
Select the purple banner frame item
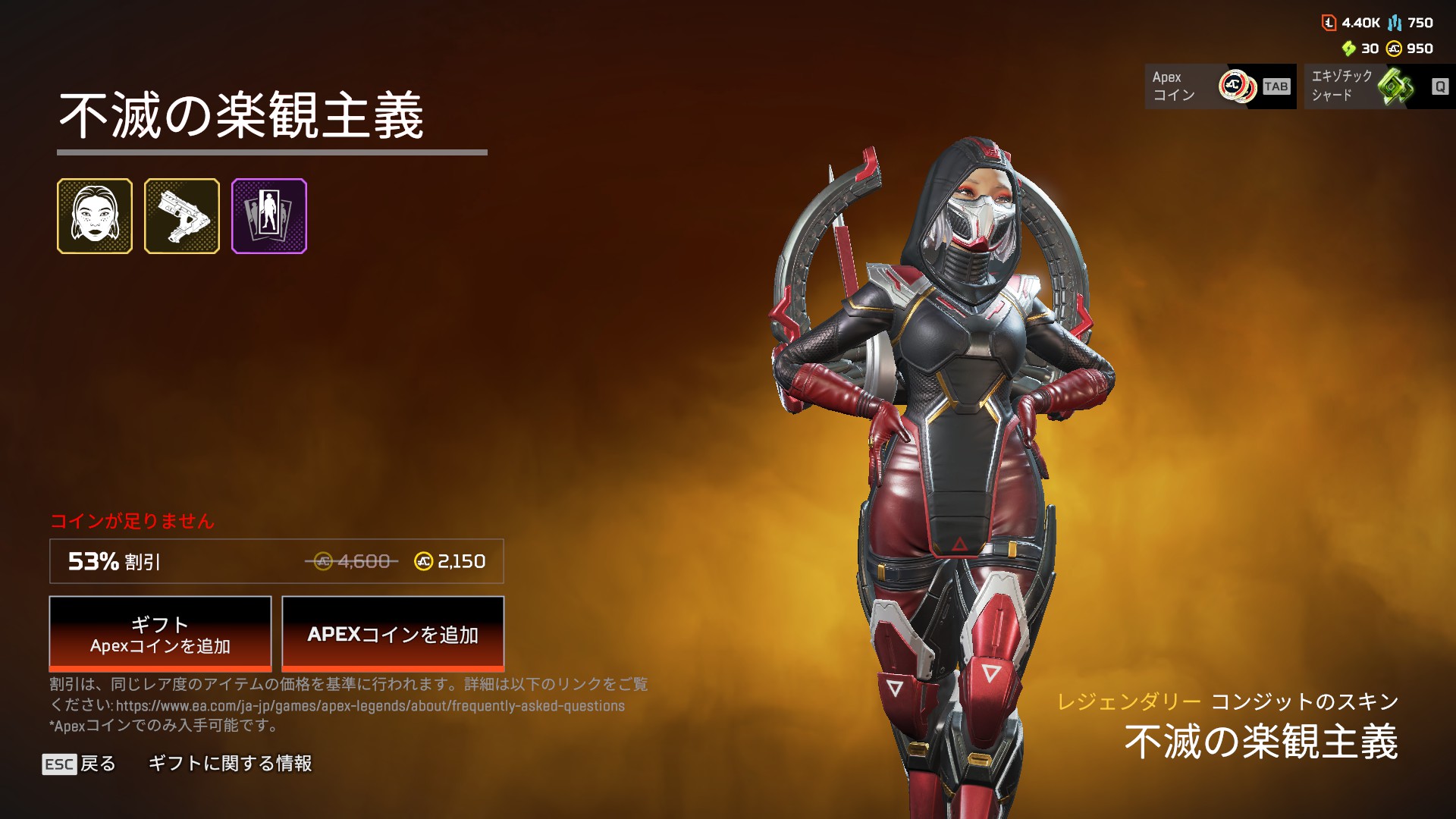[269, 216]
